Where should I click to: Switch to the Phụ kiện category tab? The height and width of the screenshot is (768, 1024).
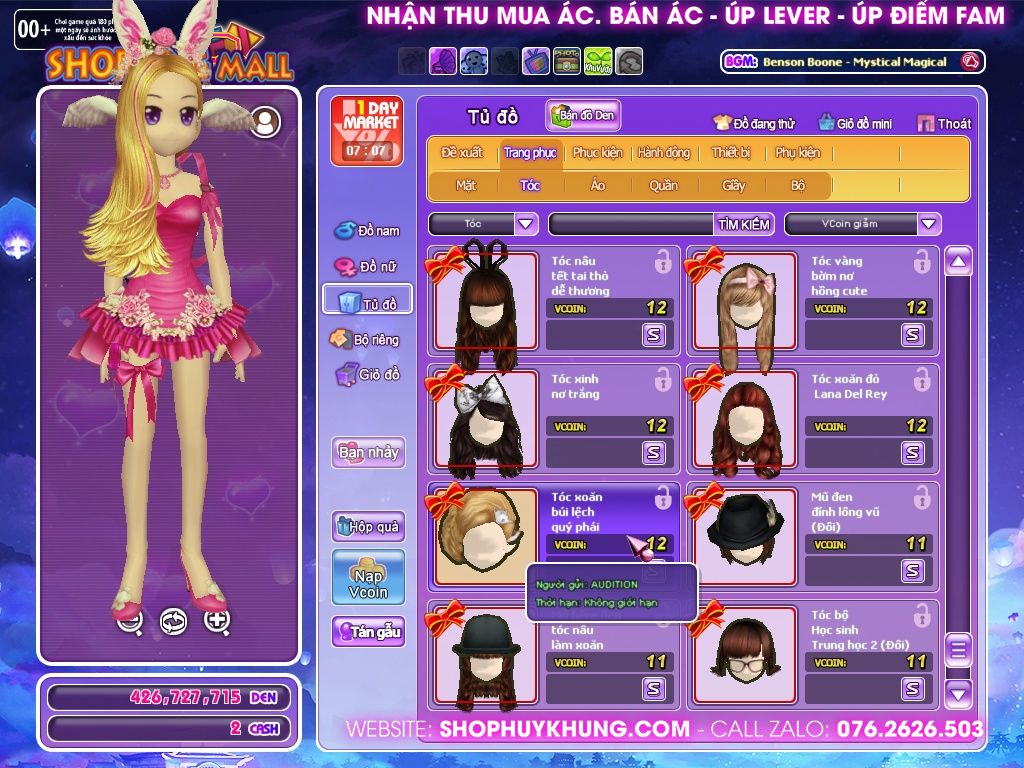797,153
